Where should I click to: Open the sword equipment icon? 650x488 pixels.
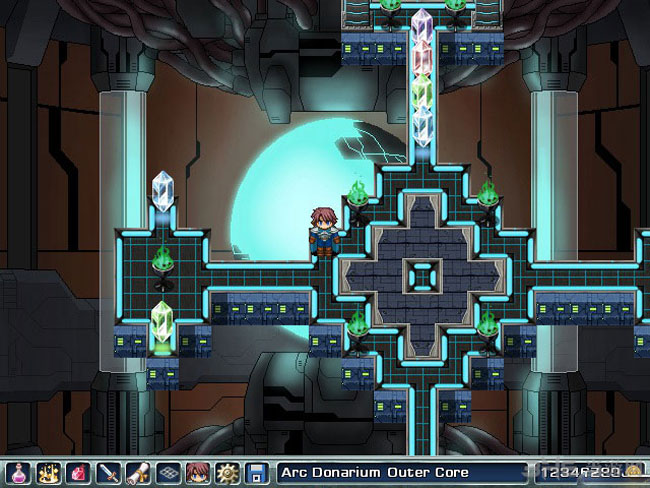(x=107, y=472)
